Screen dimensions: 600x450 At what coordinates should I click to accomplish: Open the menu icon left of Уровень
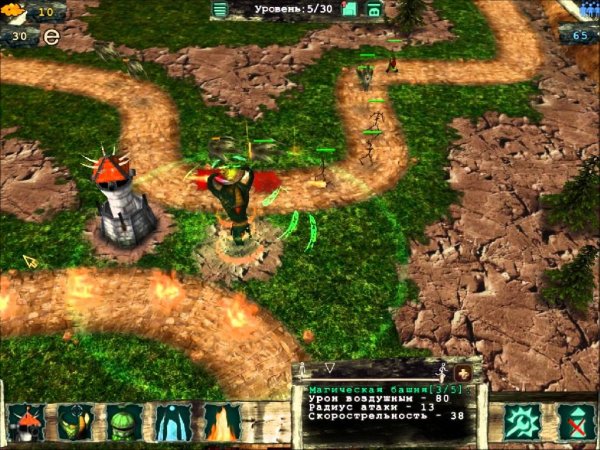pos(220,9)
